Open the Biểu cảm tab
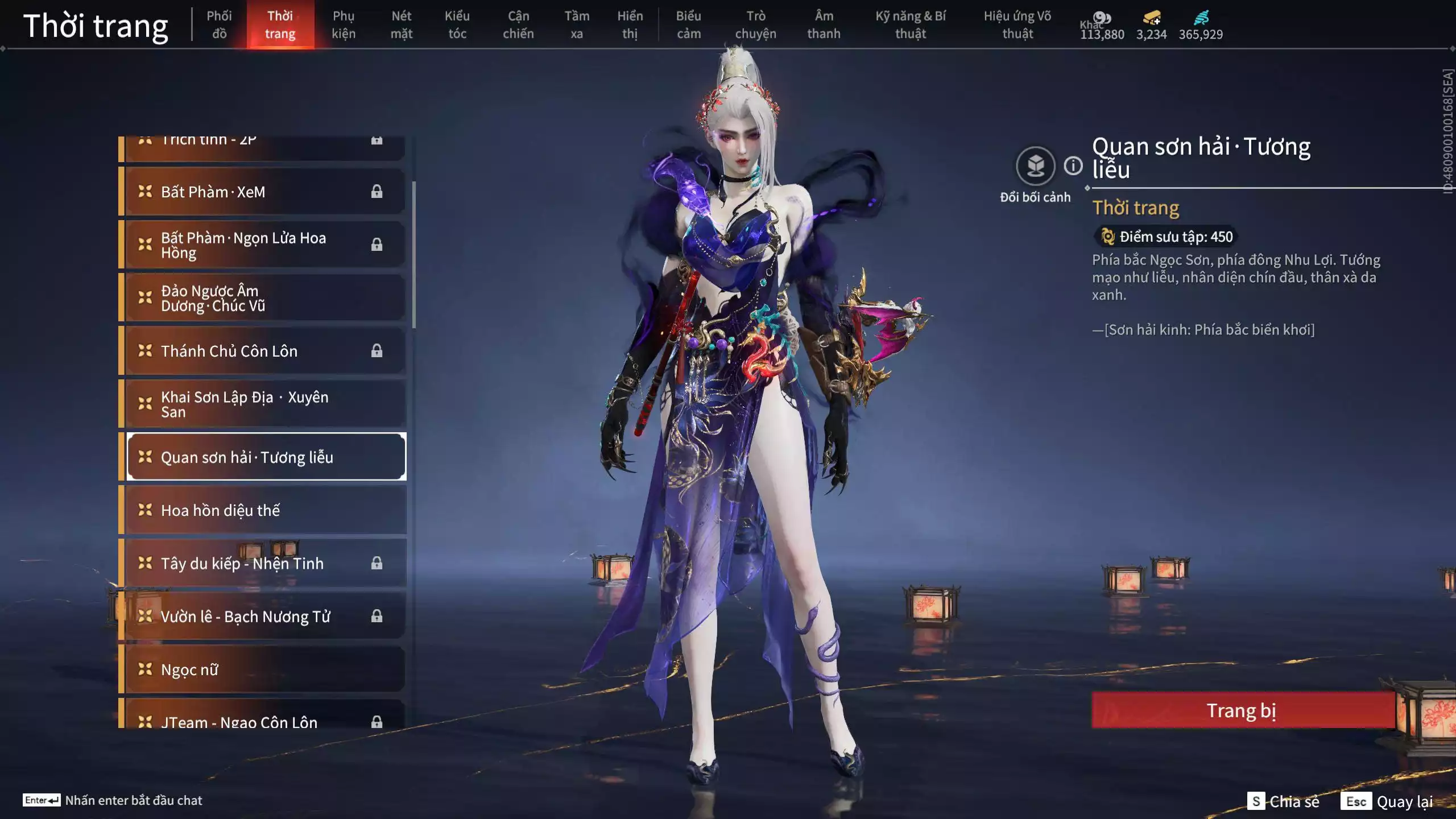The image size is (1456, 819). 688,25
